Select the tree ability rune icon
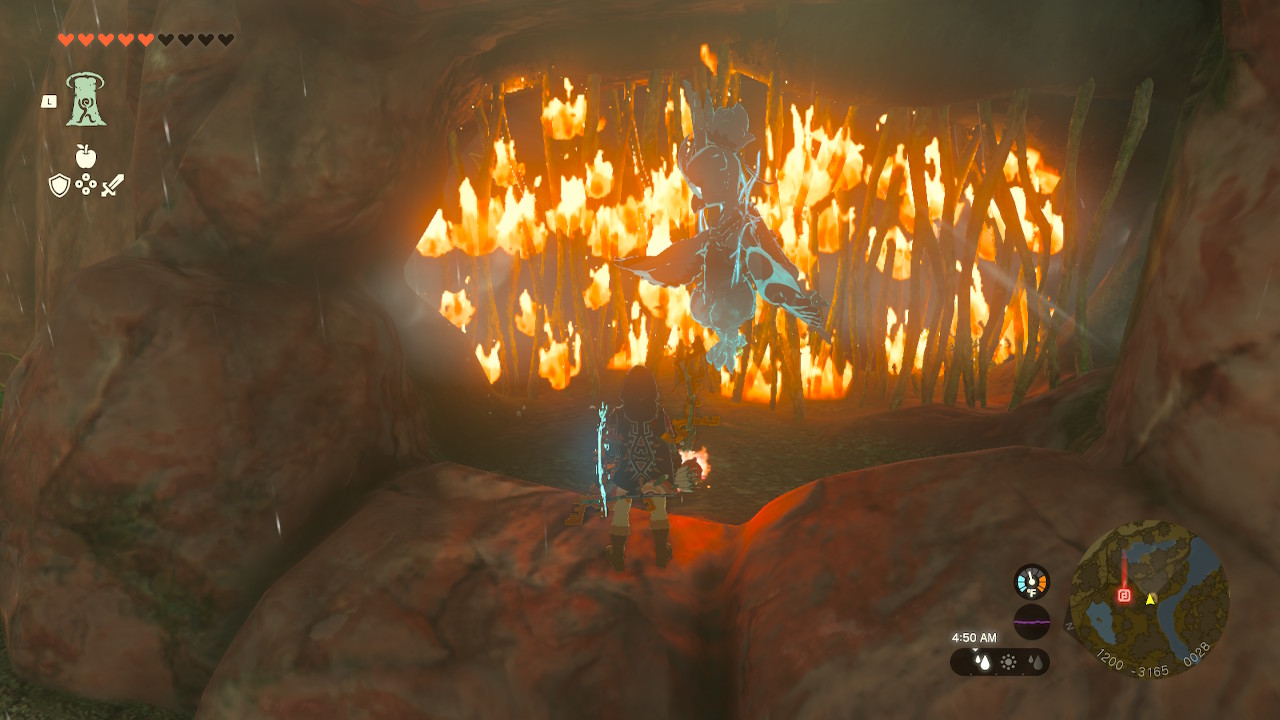The width and height of the screenshot is (1280, 720). (85, 98)
